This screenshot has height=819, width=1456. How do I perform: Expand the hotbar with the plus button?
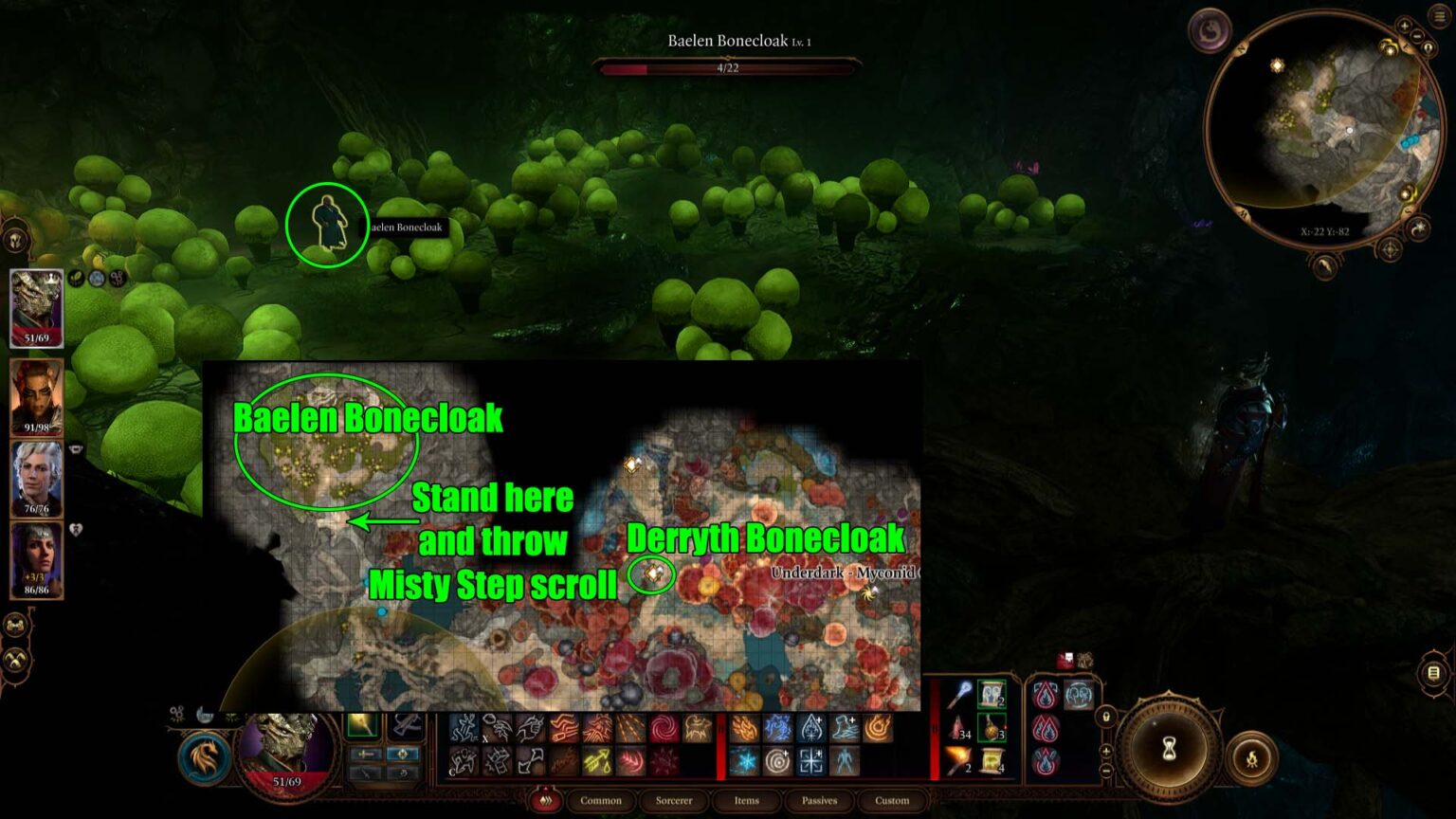click(x=1106, y=751)
